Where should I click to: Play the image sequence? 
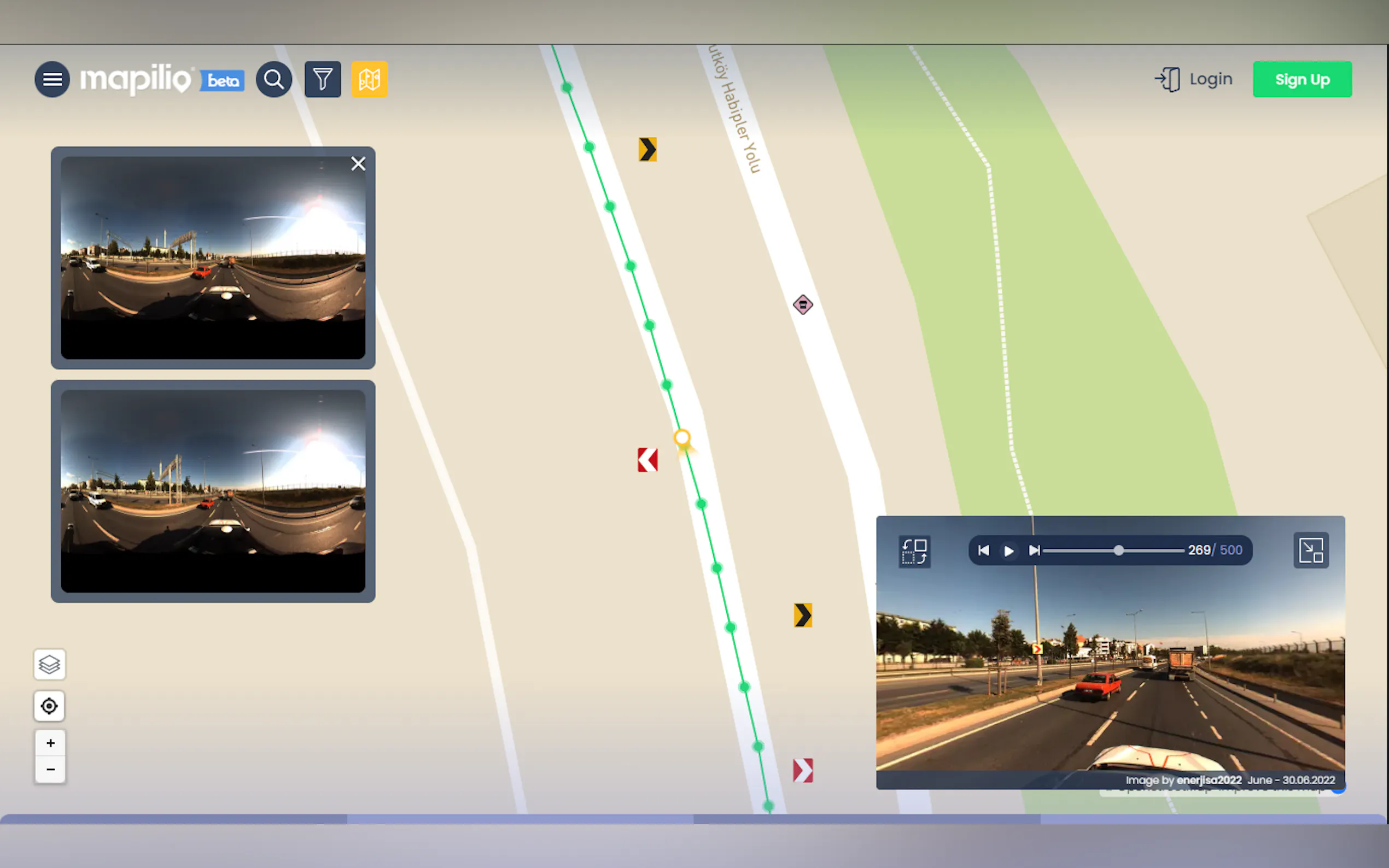pyautogui.click(x=1009, y=551)
